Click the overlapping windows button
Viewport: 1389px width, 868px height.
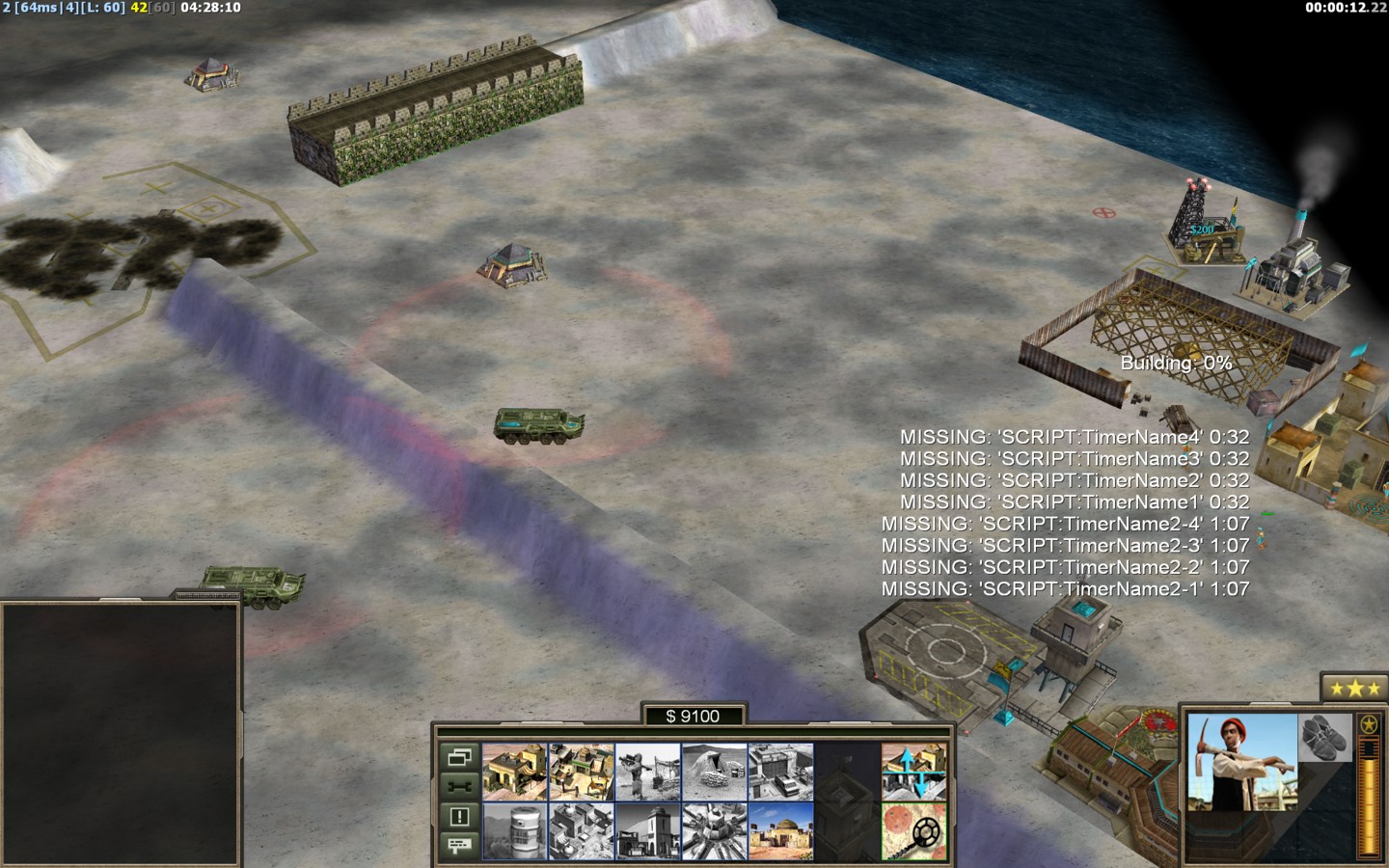click(459, 757)
